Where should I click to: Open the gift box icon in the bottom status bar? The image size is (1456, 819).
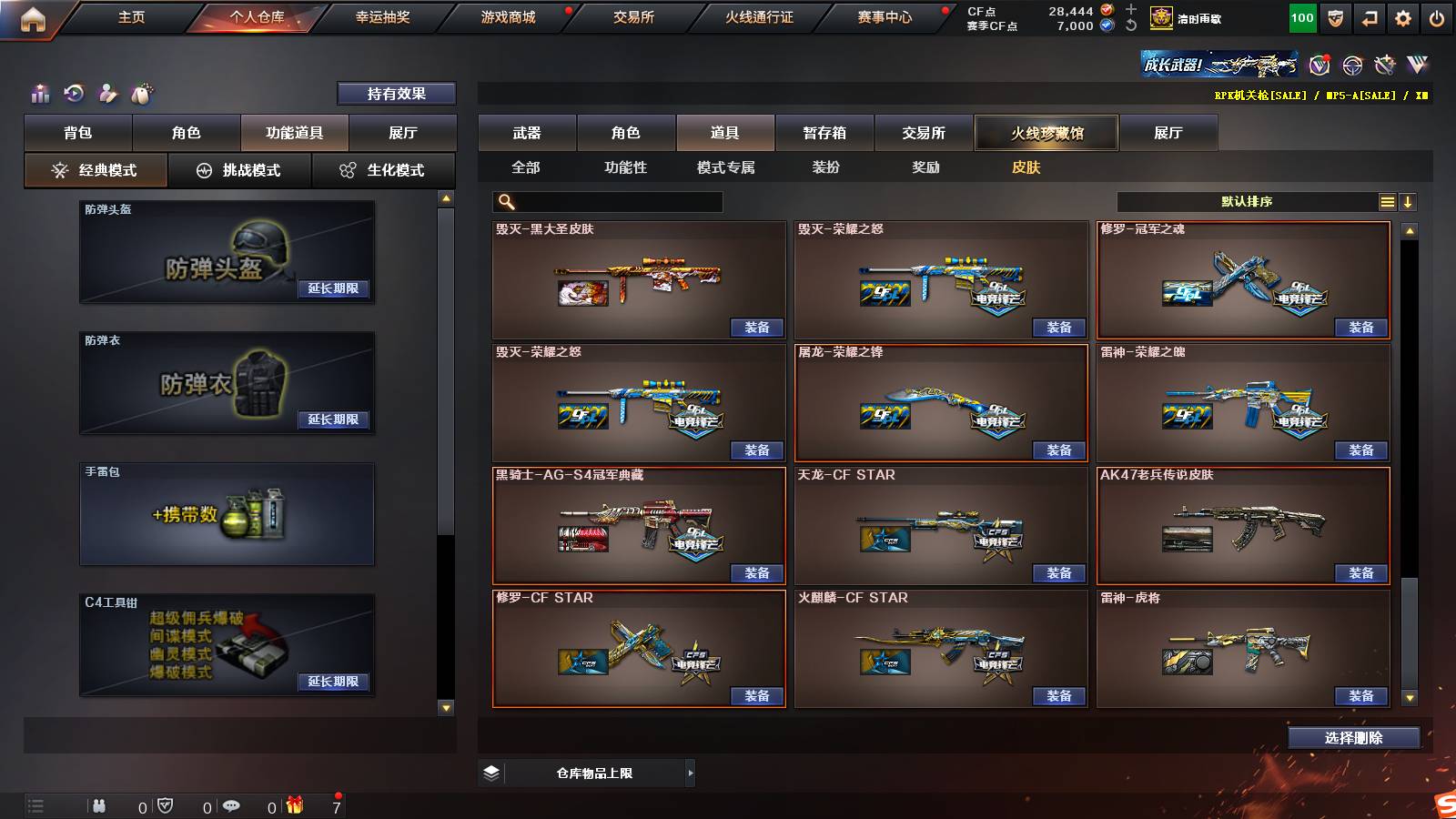[x=293, y=806]
